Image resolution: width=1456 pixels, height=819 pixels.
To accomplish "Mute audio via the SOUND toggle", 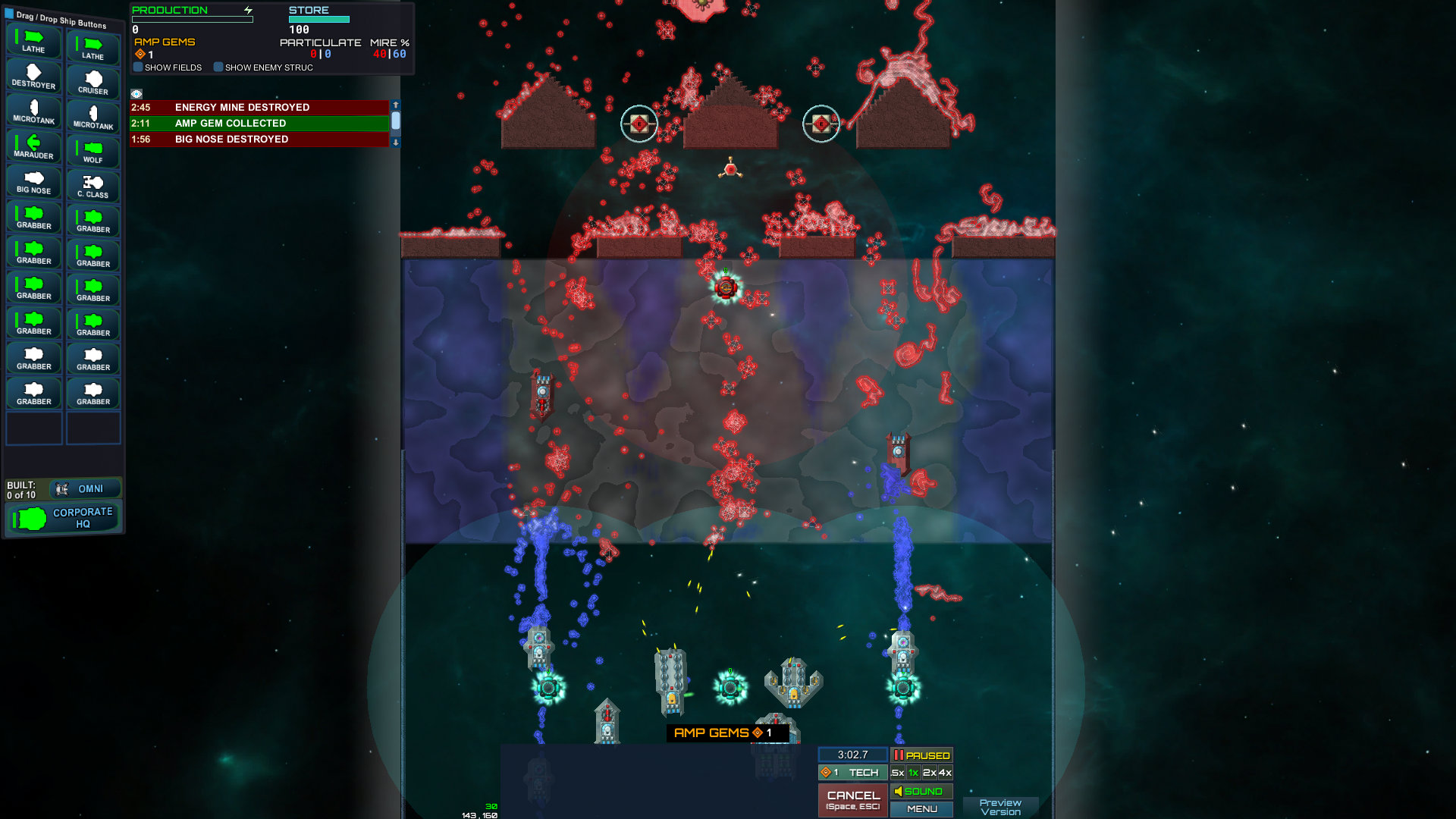I will [921, 791].
